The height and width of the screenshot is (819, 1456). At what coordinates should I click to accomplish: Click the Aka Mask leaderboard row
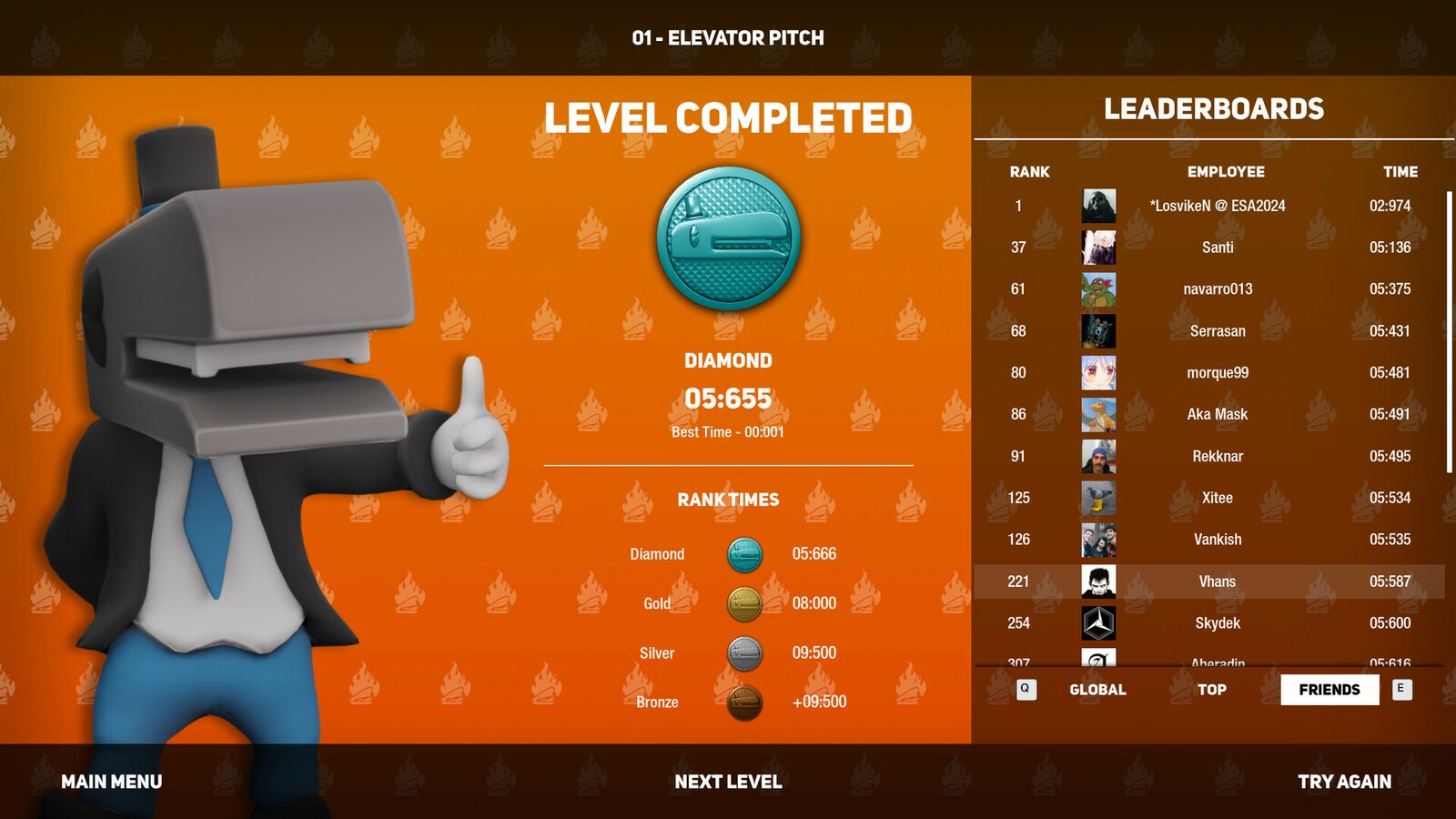coord(1217,414)
